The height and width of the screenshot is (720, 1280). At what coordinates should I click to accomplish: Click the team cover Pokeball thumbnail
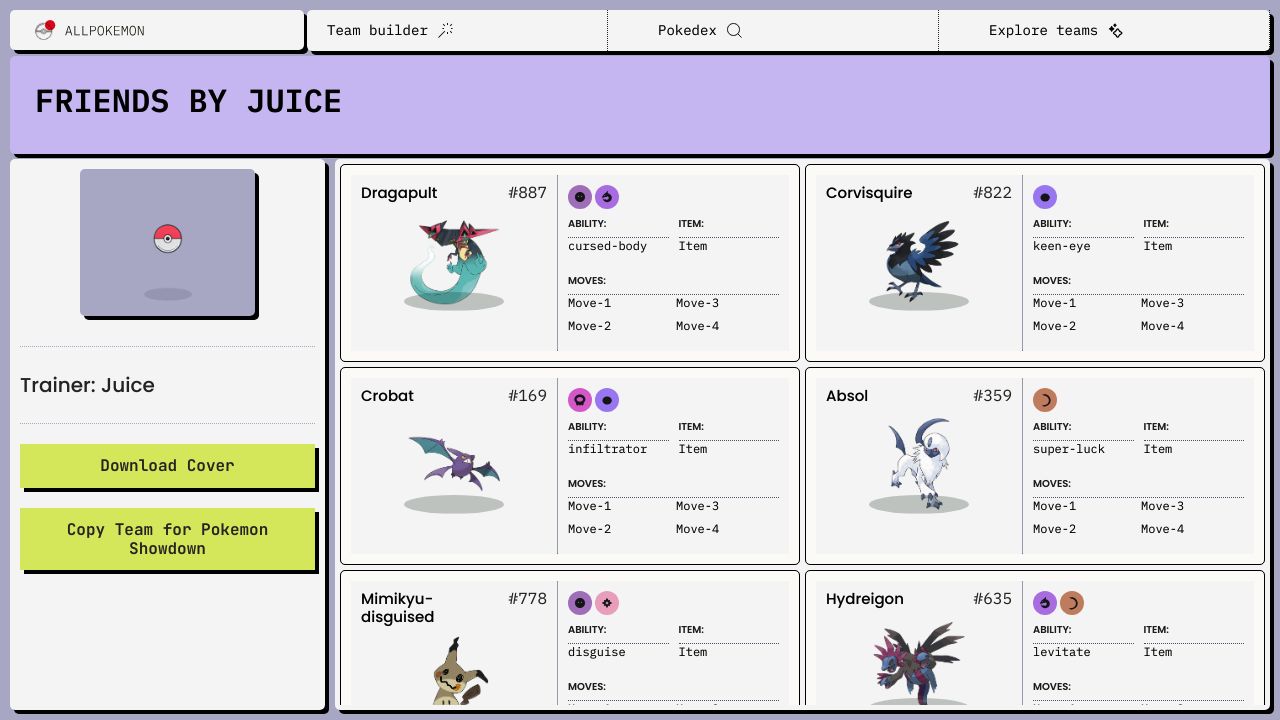(x=168, y=242)
